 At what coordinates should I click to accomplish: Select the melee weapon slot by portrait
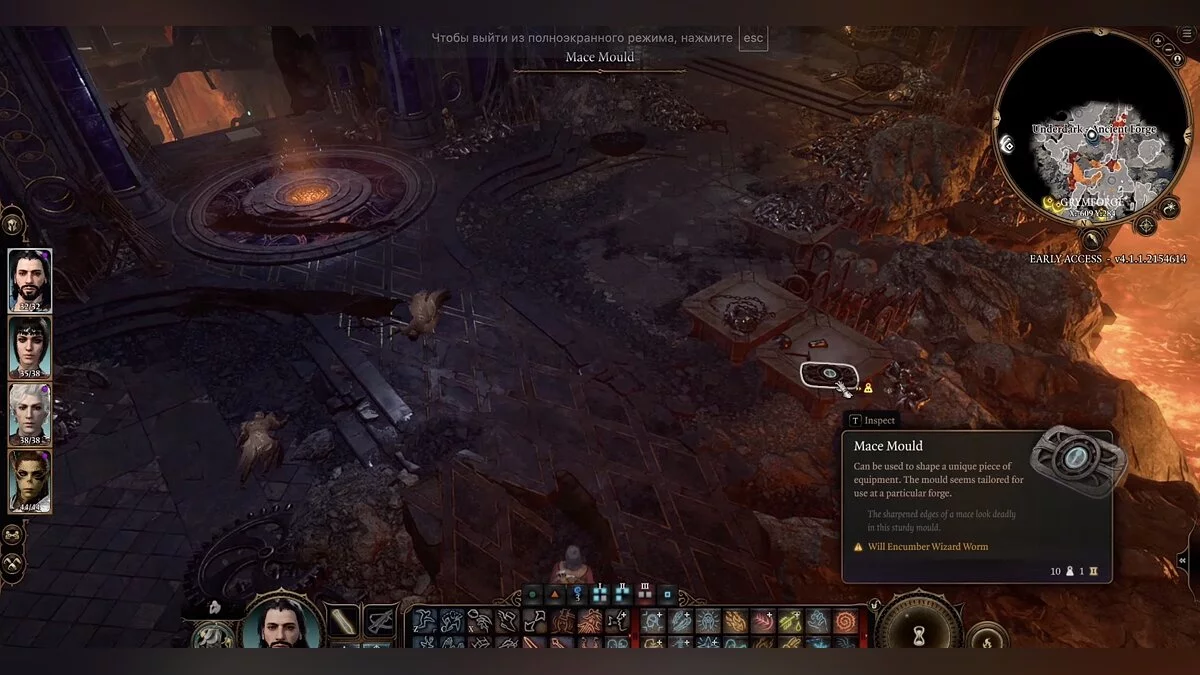point(343,622)
